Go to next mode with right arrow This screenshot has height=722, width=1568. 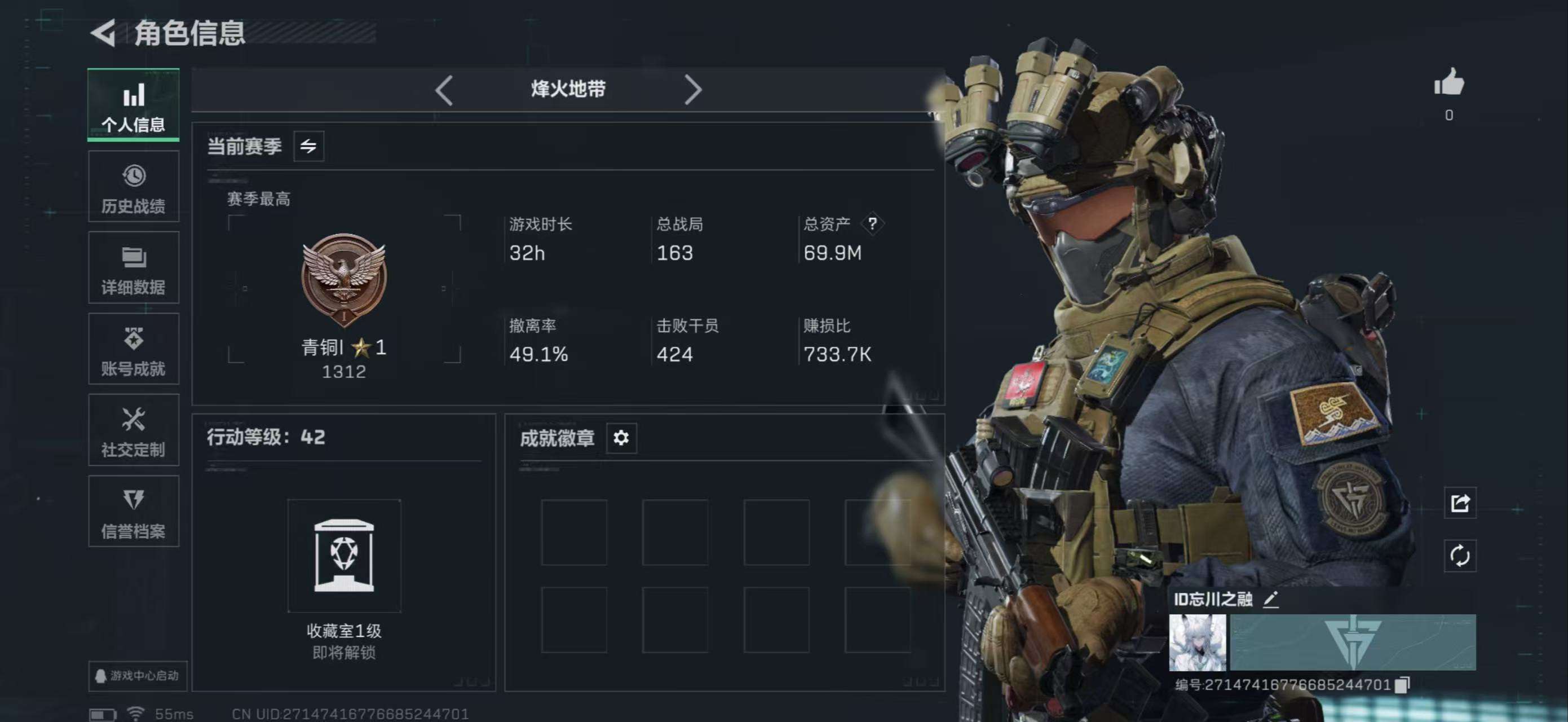pos(693,89)
